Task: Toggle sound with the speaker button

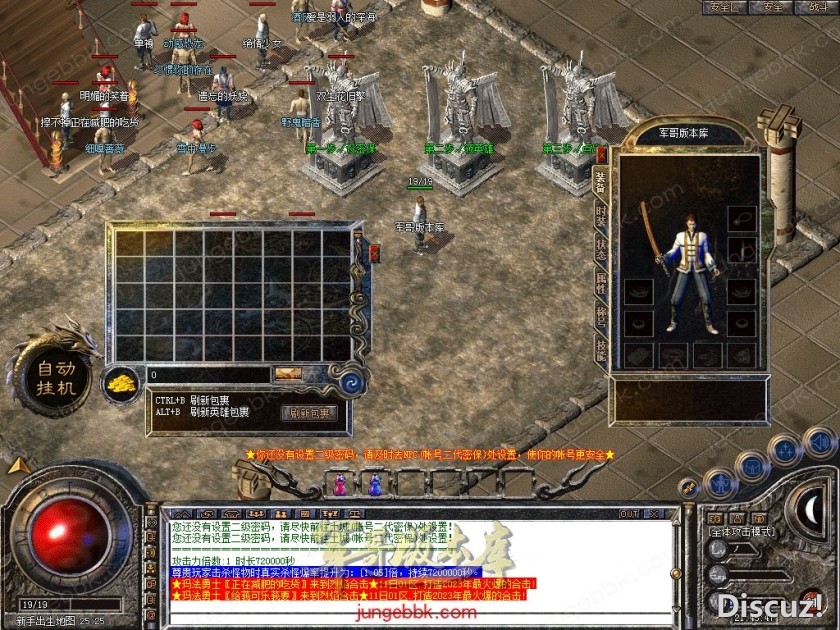Action: (819, 440)
